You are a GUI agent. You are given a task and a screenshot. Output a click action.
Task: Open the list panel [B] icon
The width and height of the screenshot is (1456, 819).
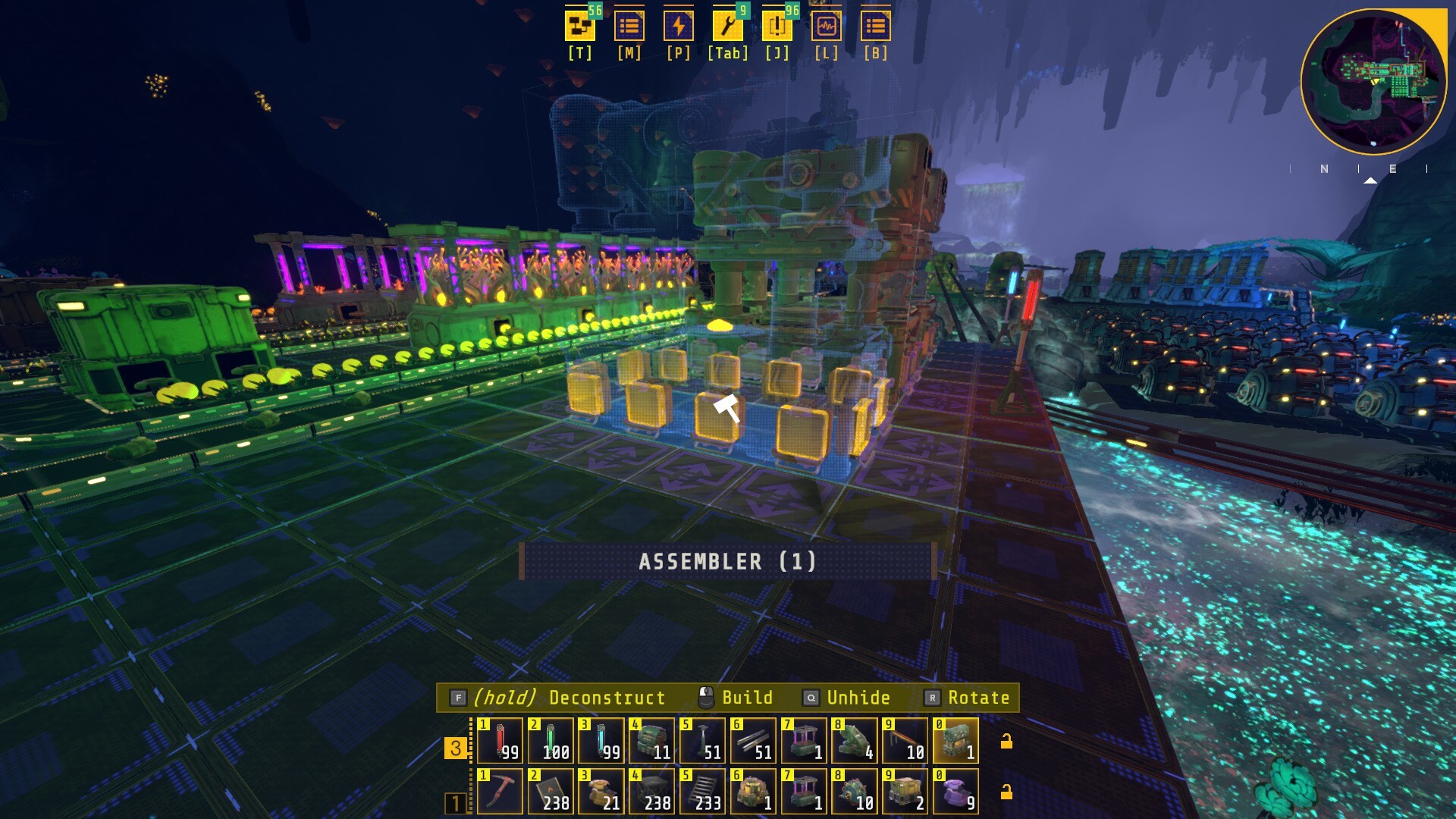pyautogui.click(x=876, y=27)
